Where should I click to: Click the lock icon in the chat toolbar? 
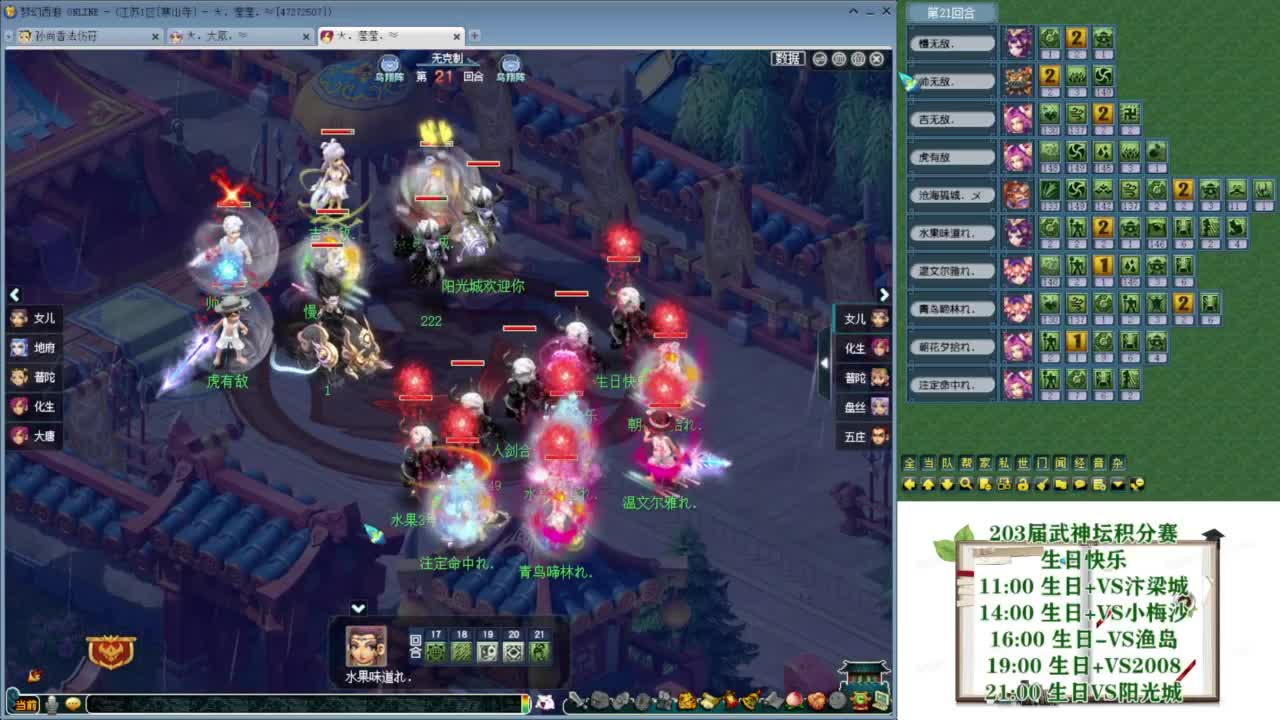[x=1024, y=483]
